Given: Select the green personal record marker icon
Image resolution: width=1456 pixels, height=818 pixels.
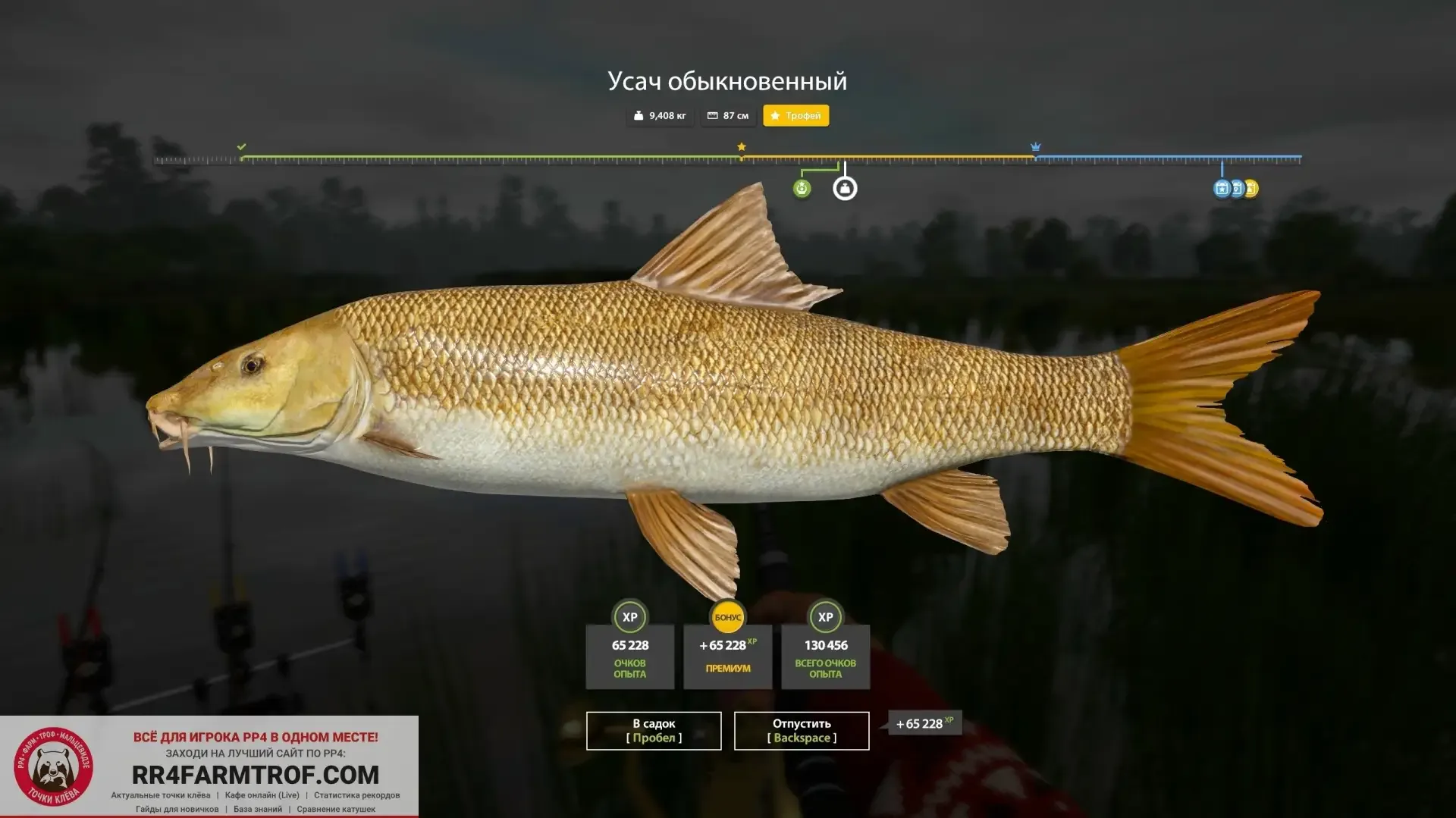Looking at the screenshot, I should (x=802, y=189).
